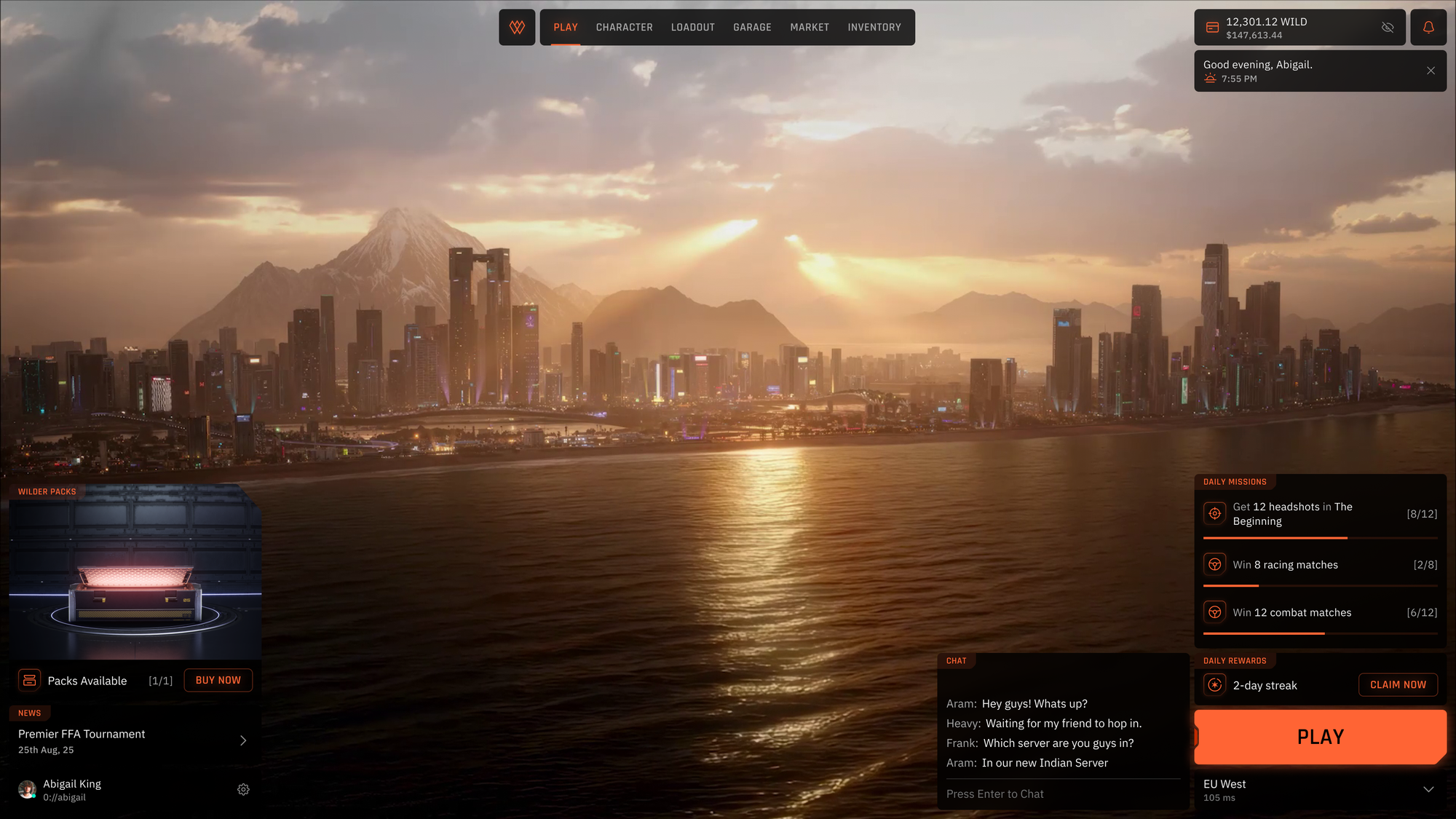Open settings via the gear icon
The image size is (1456, 819).
[243, 790]
